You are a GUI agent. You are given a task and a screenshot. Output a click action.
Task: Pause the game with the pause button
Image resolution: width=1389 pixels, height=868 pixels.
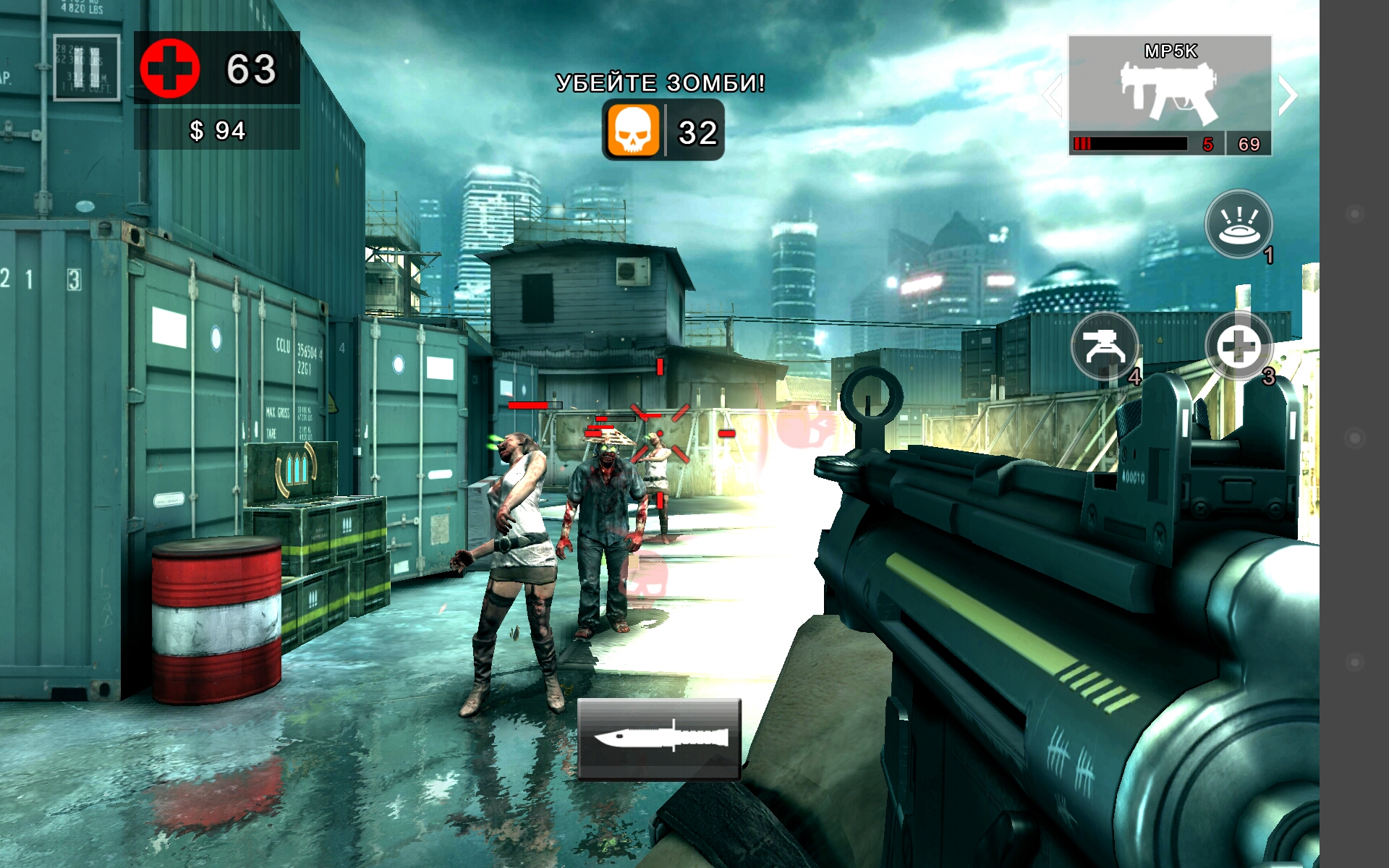tap(86, 67)
